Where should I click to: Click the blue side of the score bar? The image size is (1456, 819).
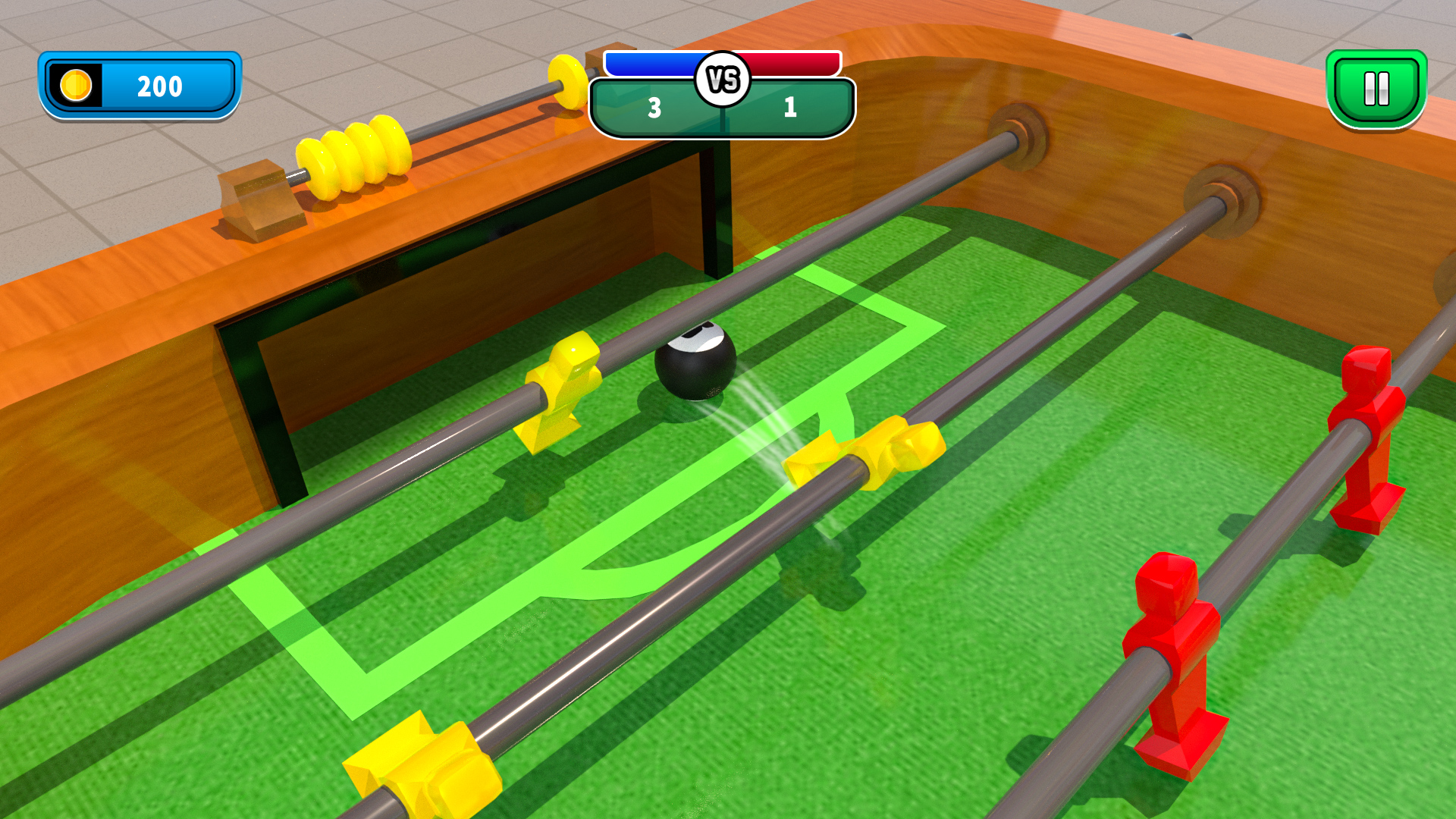click(x=652, y=64)
